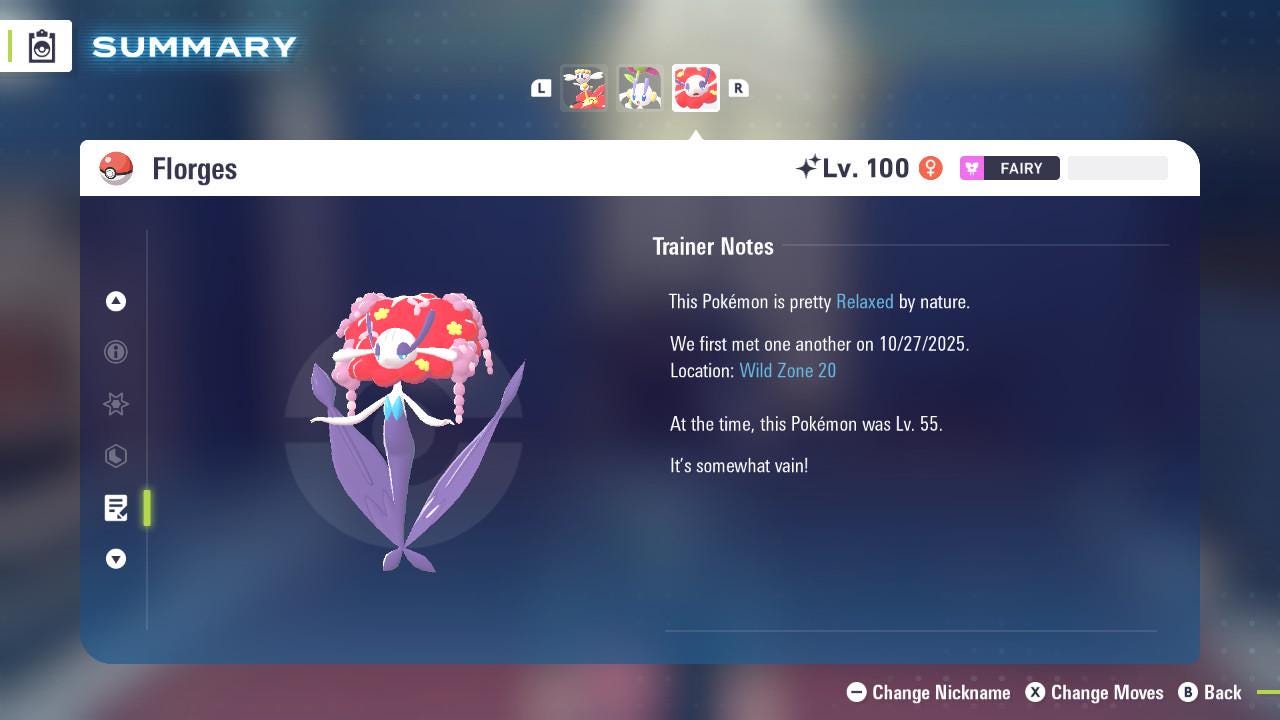This screenshot has width=1280, height=720.
Task: Select the Trainer Notes sidebar icon
Action: [x=116, y=508]
